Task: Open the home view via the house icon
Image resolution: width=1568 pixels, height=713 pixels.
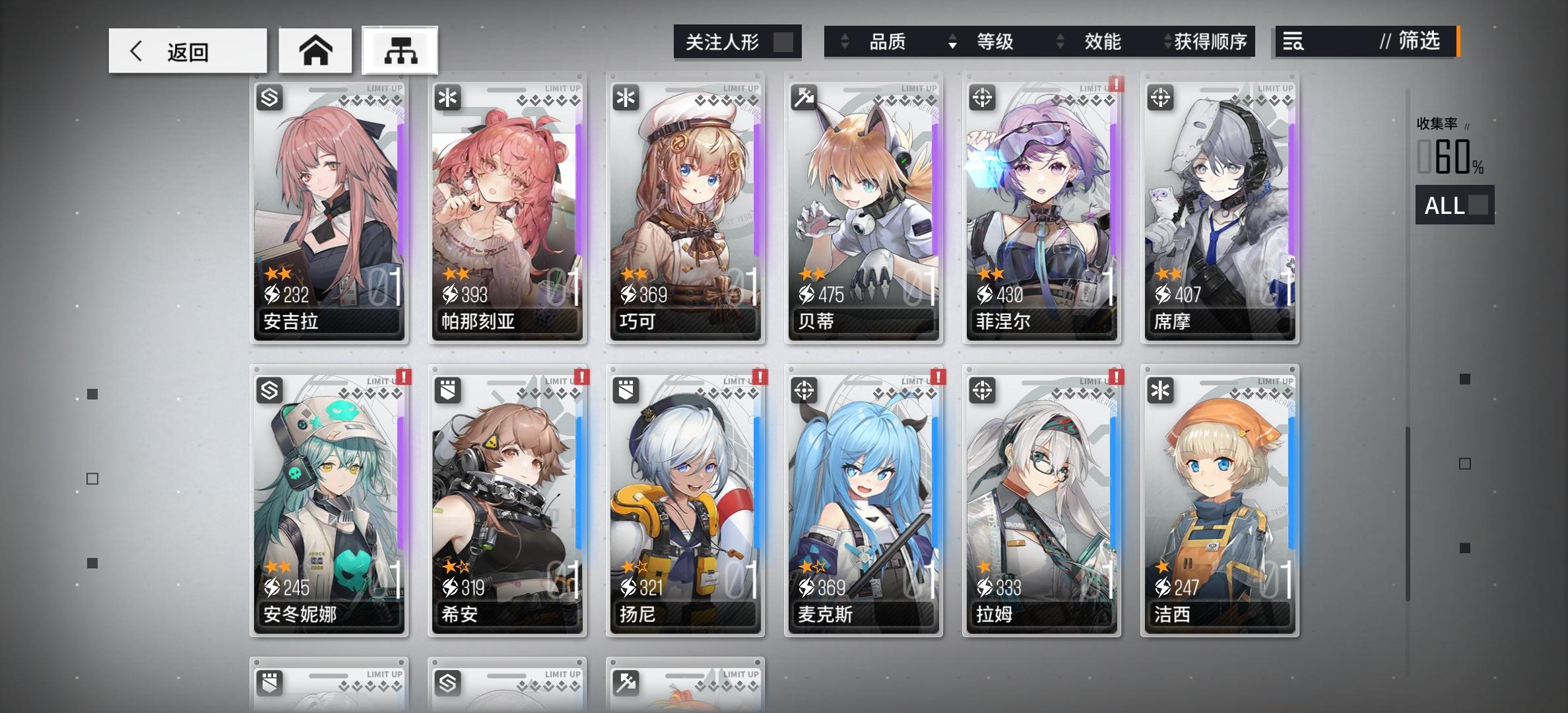Action: coord(315,50)
